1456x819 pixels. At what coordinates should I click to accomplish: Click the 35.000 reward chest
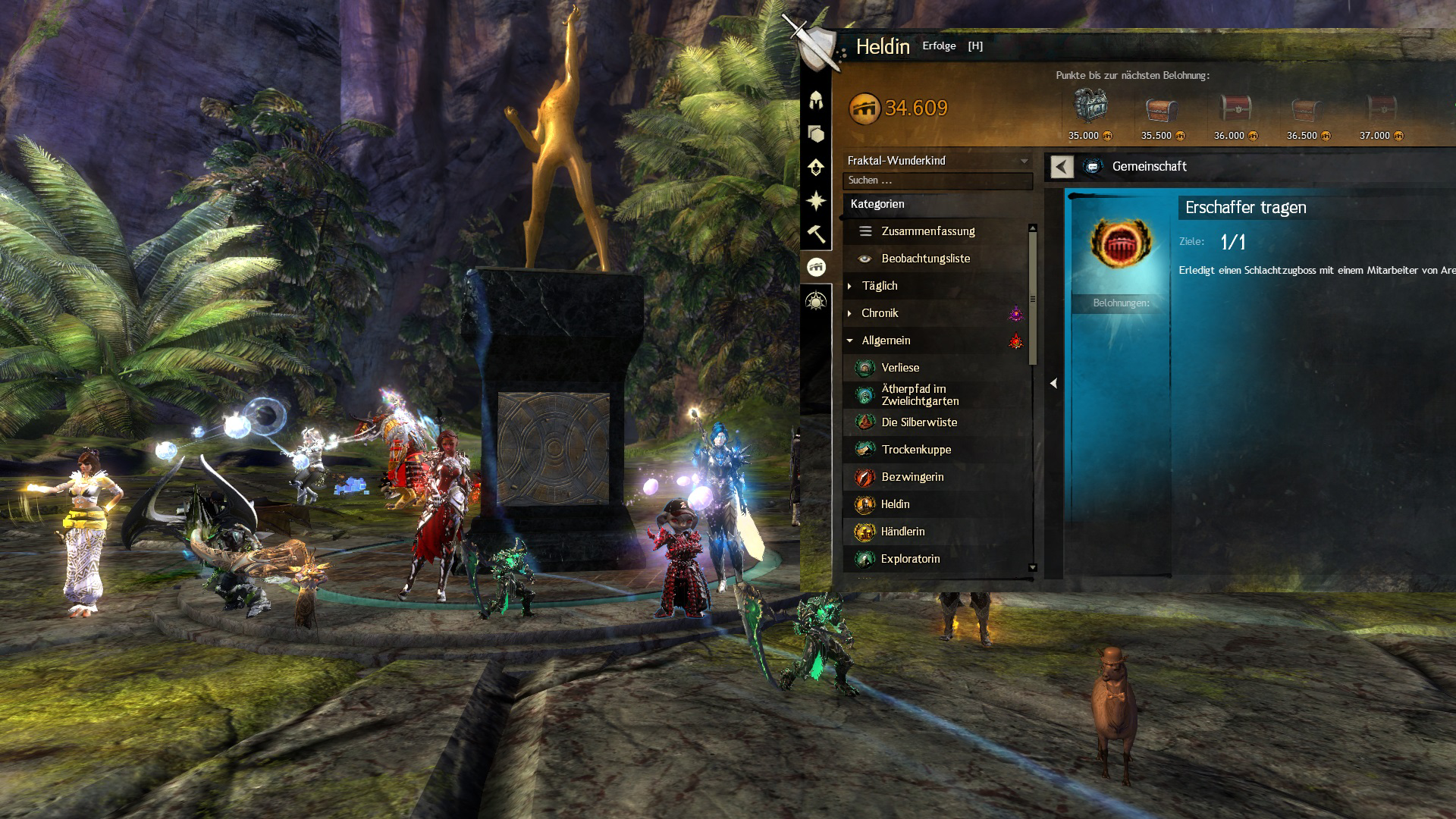click(1090, 108)
